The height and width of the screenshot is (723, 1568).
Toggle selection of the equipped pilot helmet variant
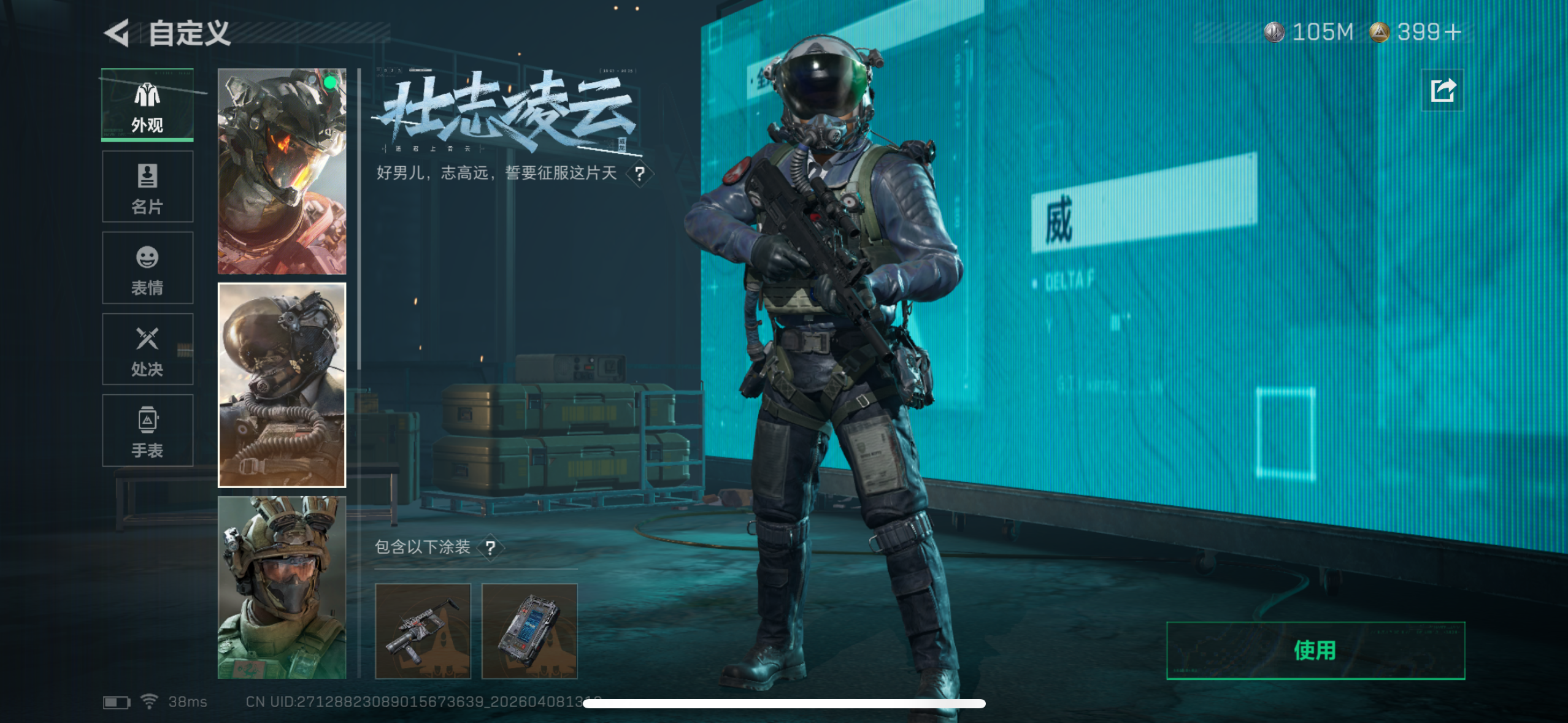(x=282, y=169)
